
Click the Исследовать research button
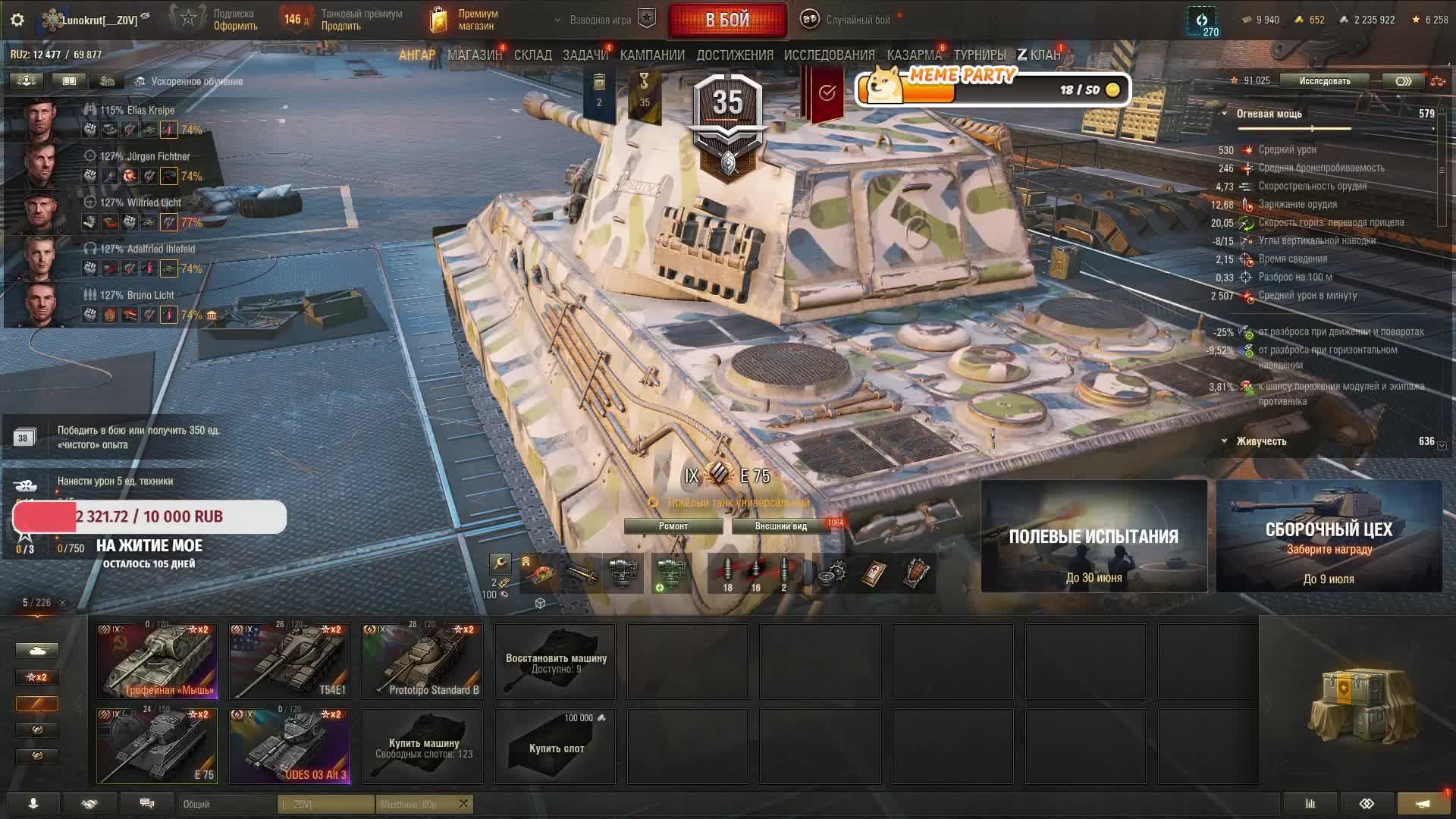pyautogui.click(x=1324, y=81)
